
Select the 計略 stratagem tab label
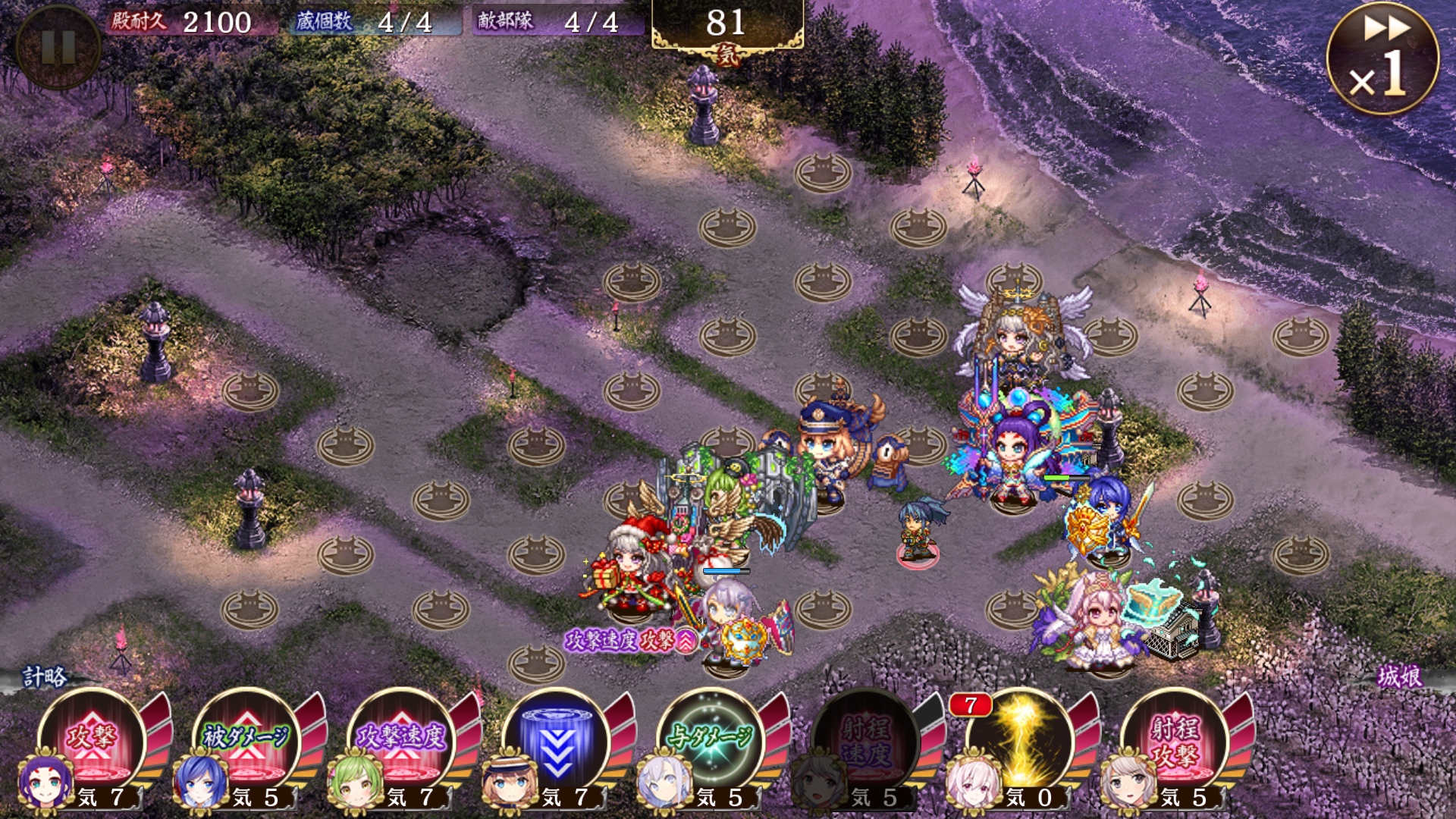44,676
